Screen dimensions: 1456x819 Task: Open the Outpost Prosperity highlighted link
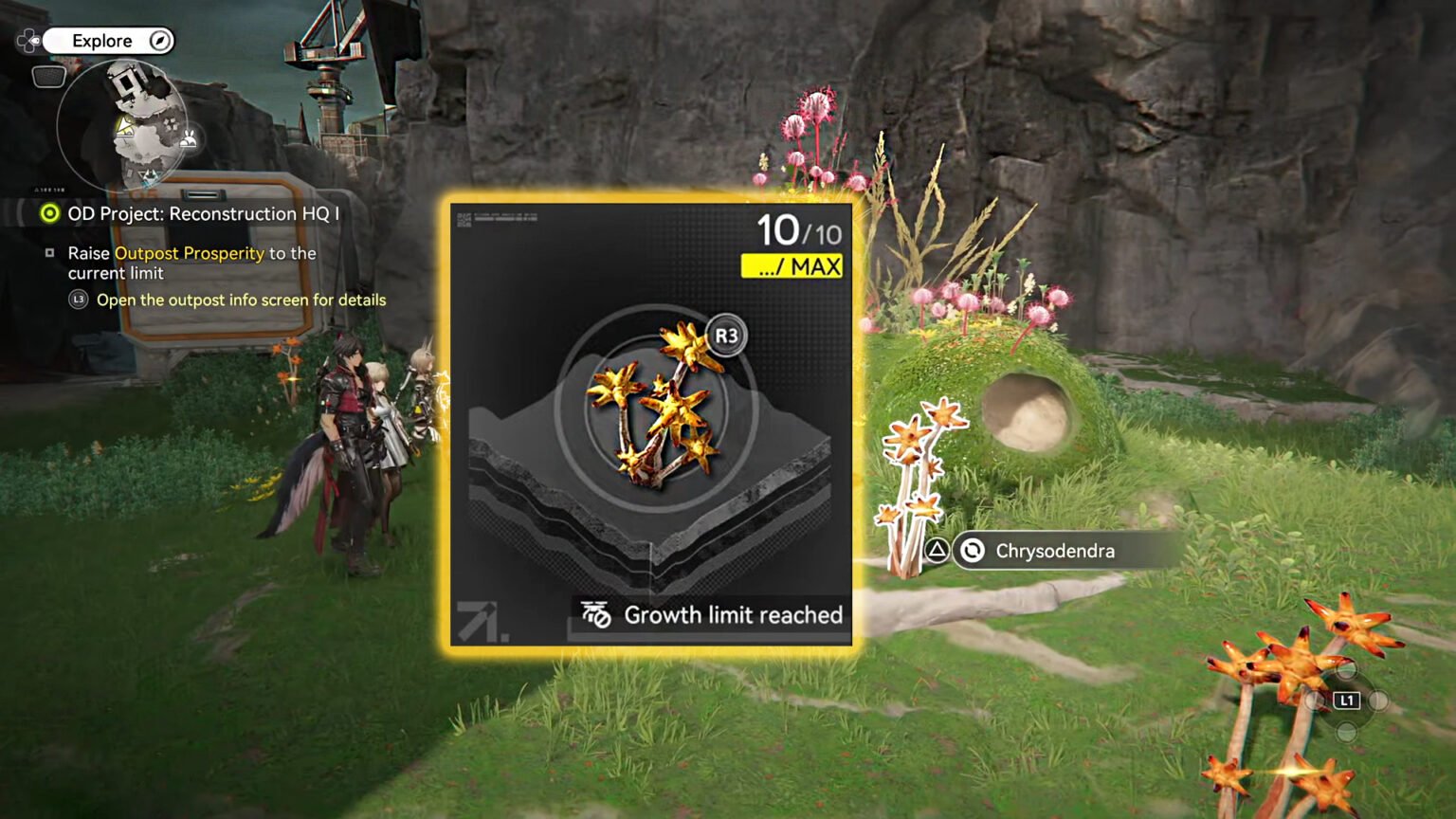click(x=190, y=253)
